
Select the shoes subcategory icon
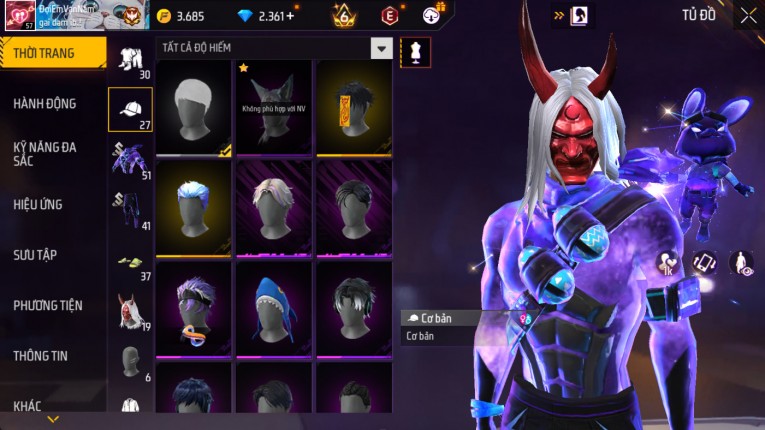[x=130, y=260]
